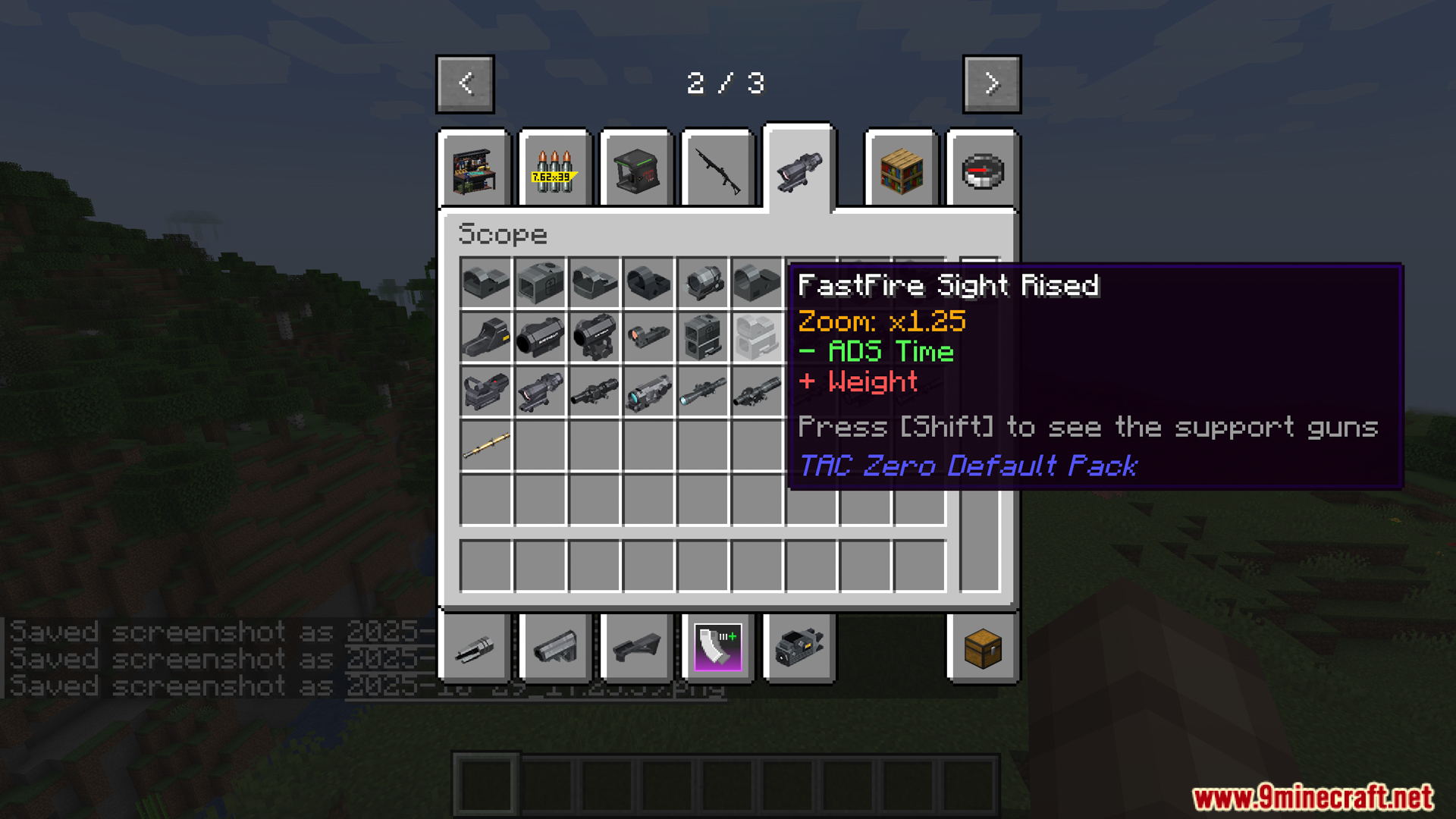This screenshot has width=1456, height=819.
Task: Select the small sight with orange lens
Action: click(648, 337)
